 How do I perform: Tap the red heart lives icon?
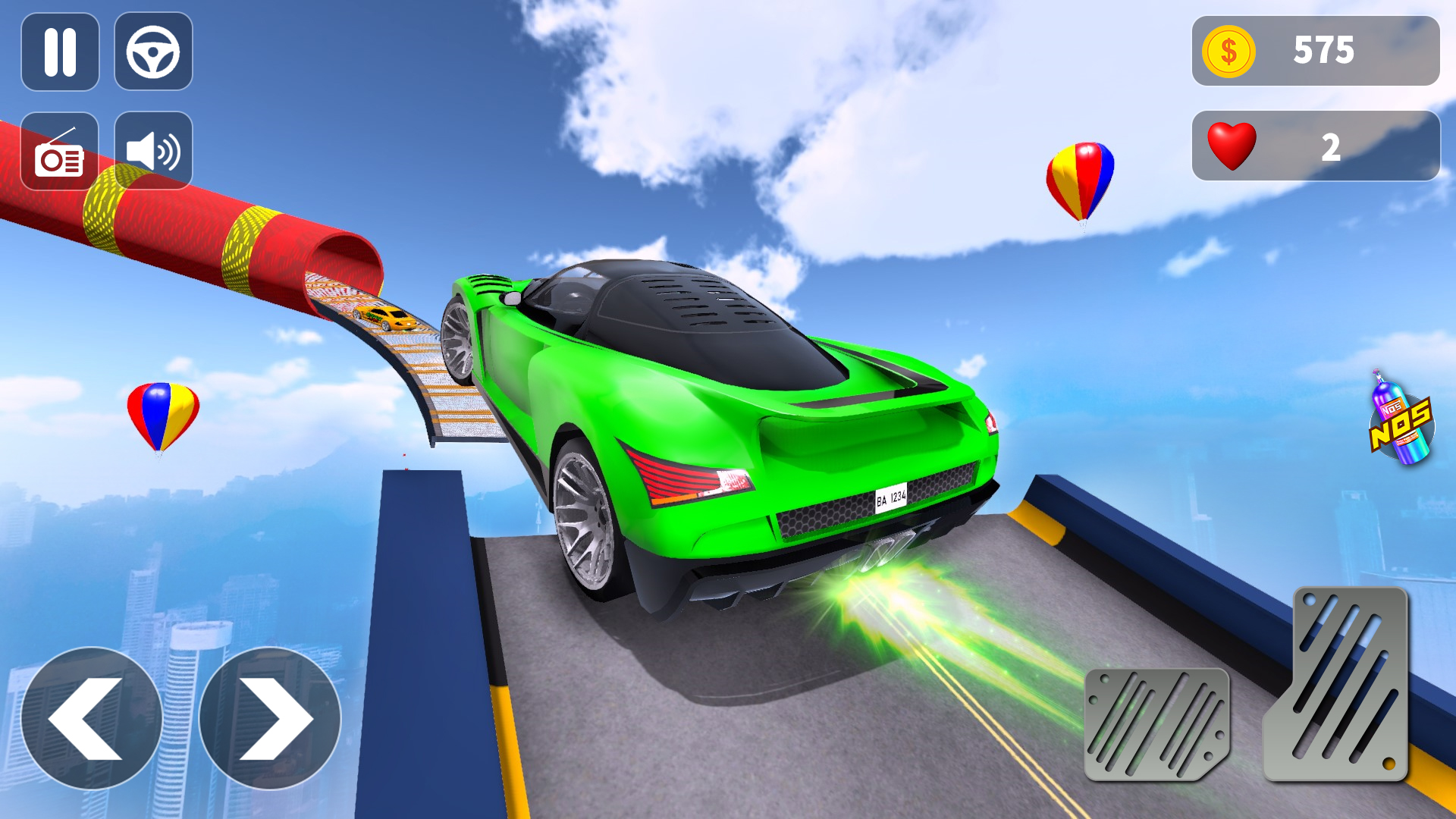[x=1232, y=146]
